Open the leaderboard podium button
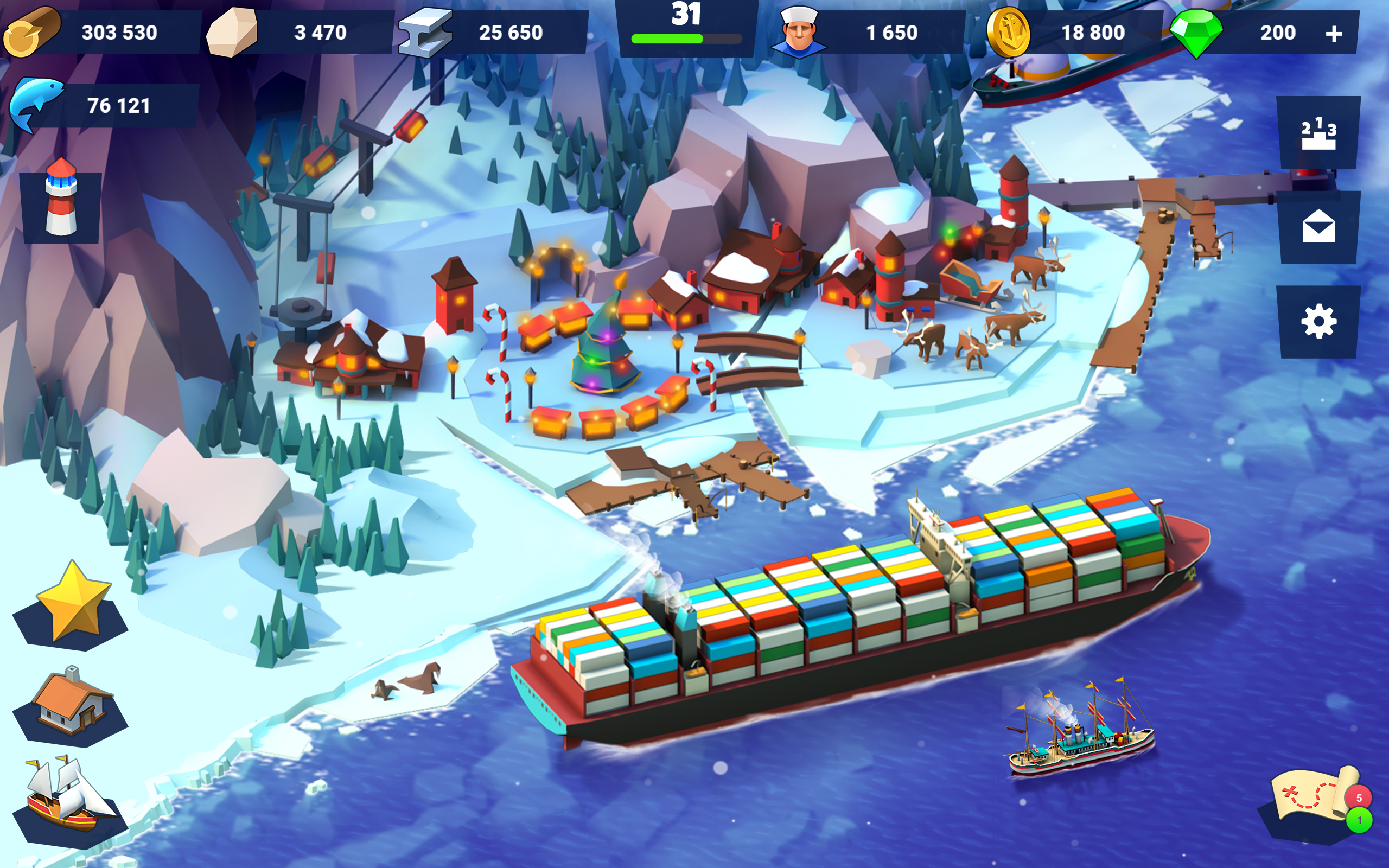 pyautogui.click(x=1318, y=133)
